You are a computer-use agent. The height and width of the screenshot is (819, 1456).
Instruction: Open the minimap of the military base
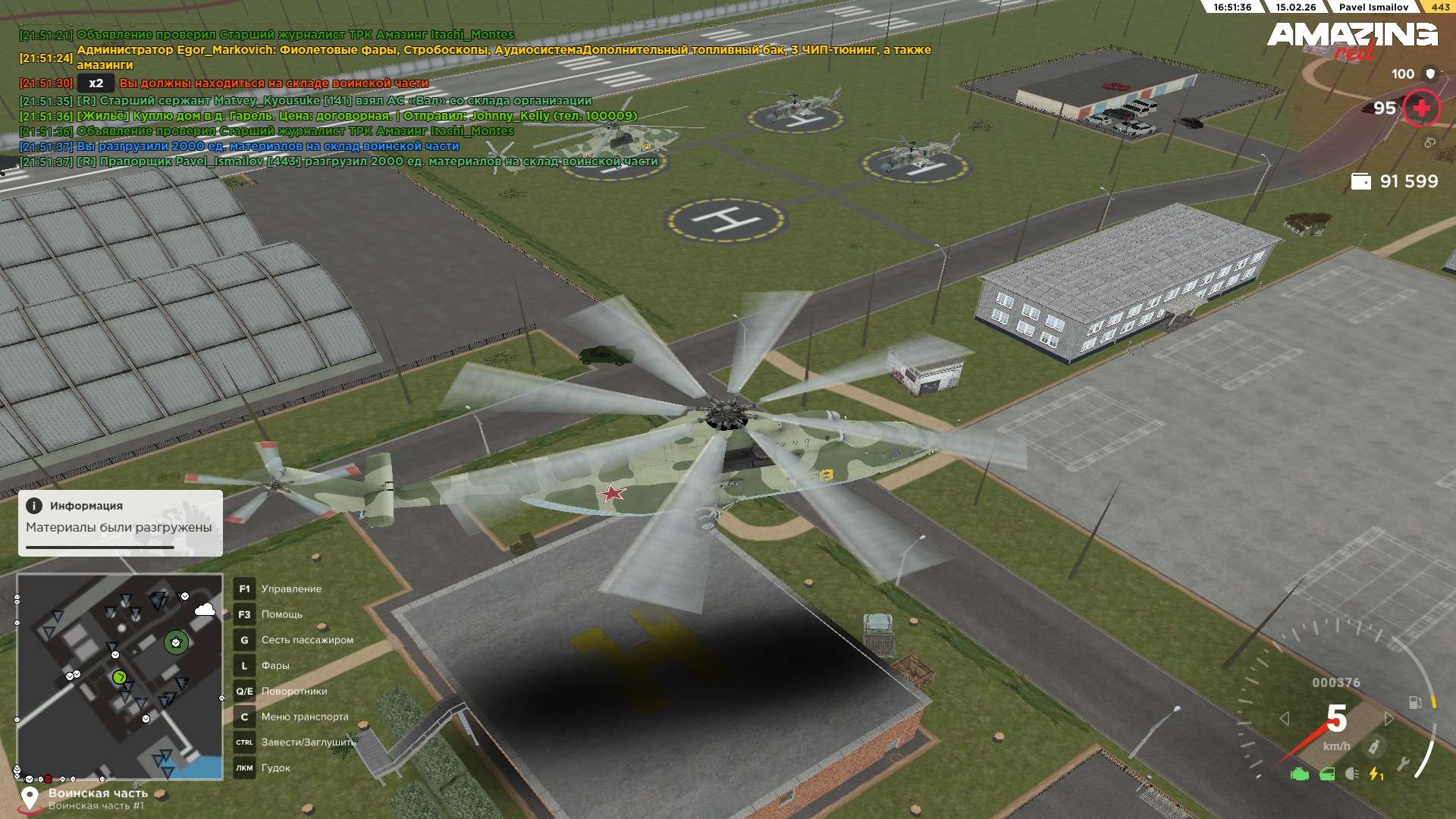coord(120,676)
